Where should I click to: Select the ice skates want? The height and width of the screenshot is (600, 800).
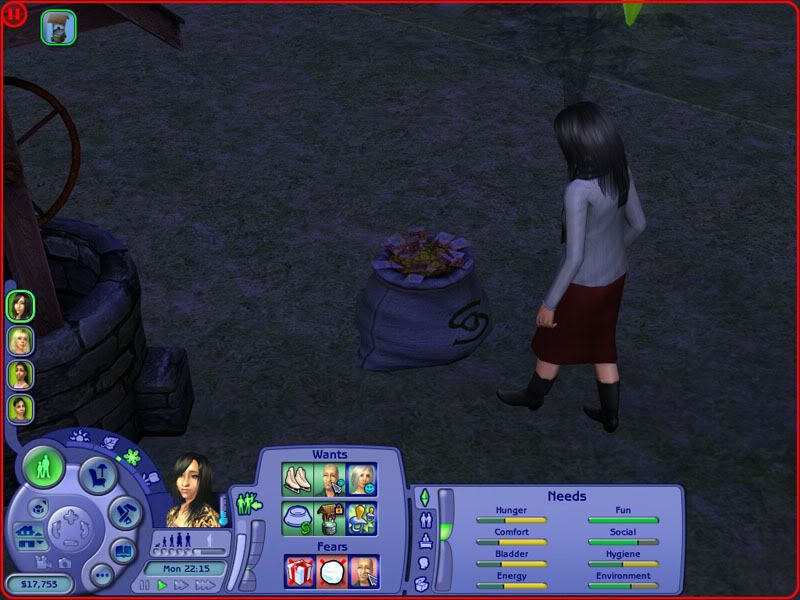pyautogui.click(x=298, y=480)
